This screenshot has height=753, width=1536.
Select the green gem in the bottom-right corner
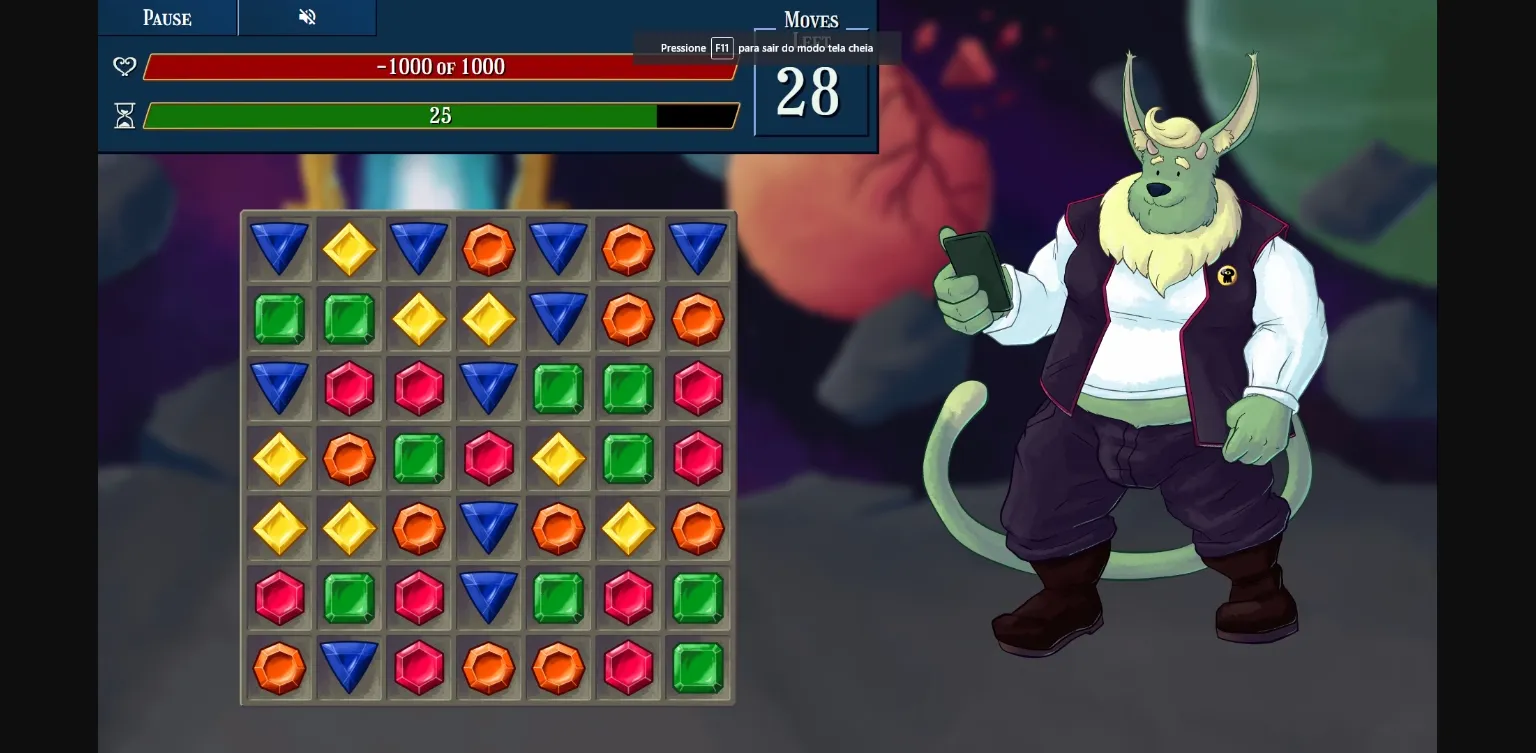698,668
